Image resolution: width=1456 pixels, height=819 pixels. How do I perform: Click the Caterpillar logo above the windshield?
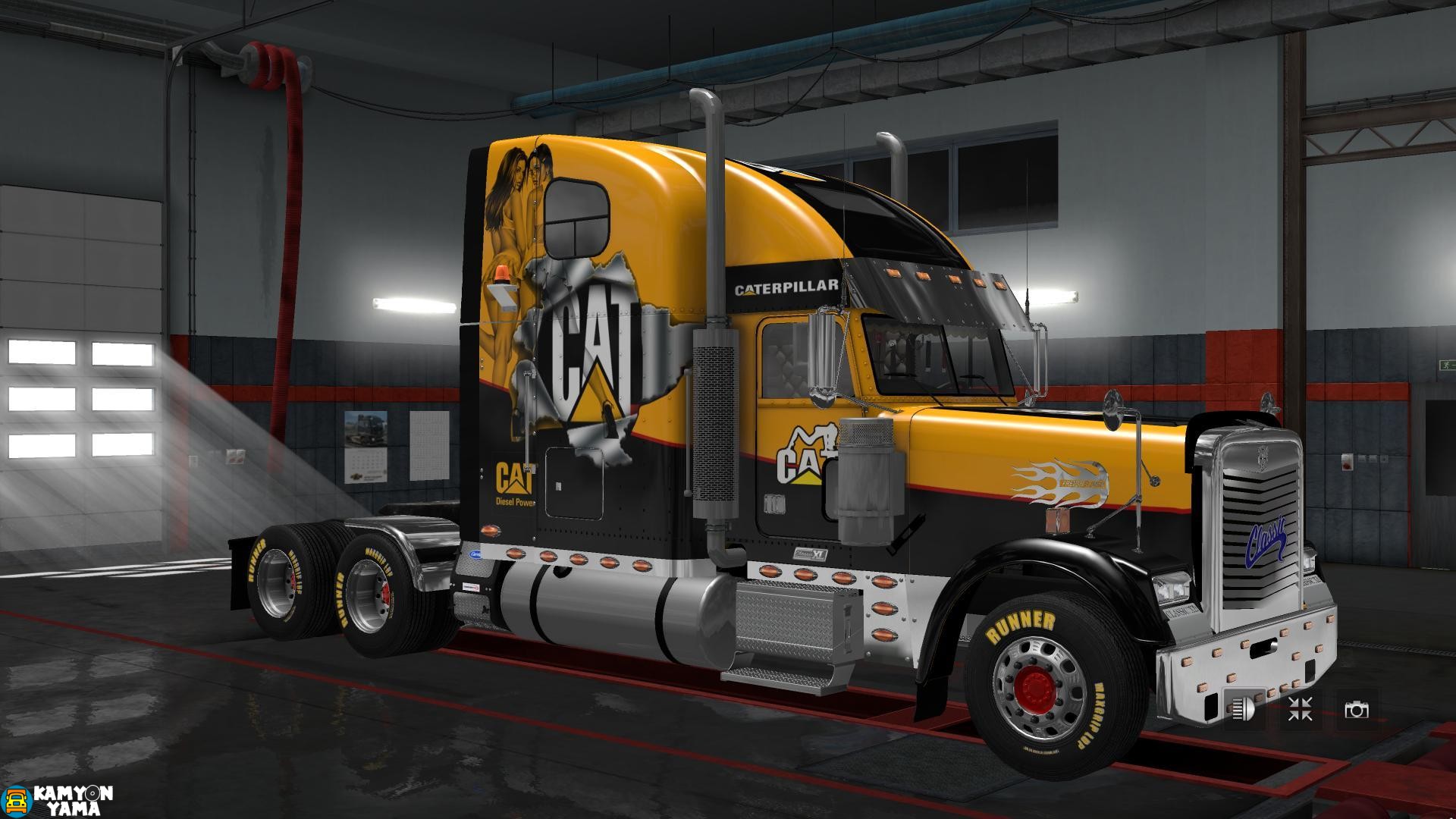(786, 287)
